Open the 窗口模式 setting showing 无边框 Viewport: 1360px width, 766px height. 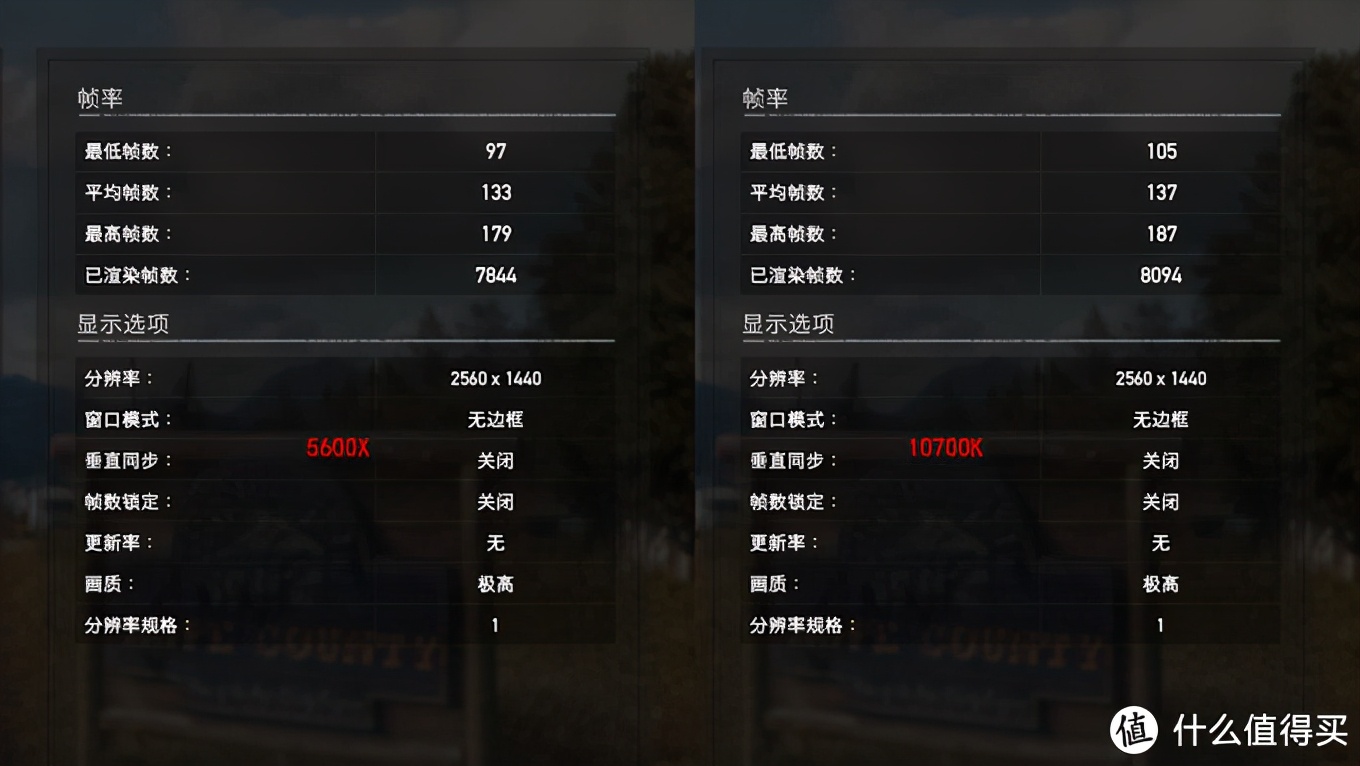(496, 419)
